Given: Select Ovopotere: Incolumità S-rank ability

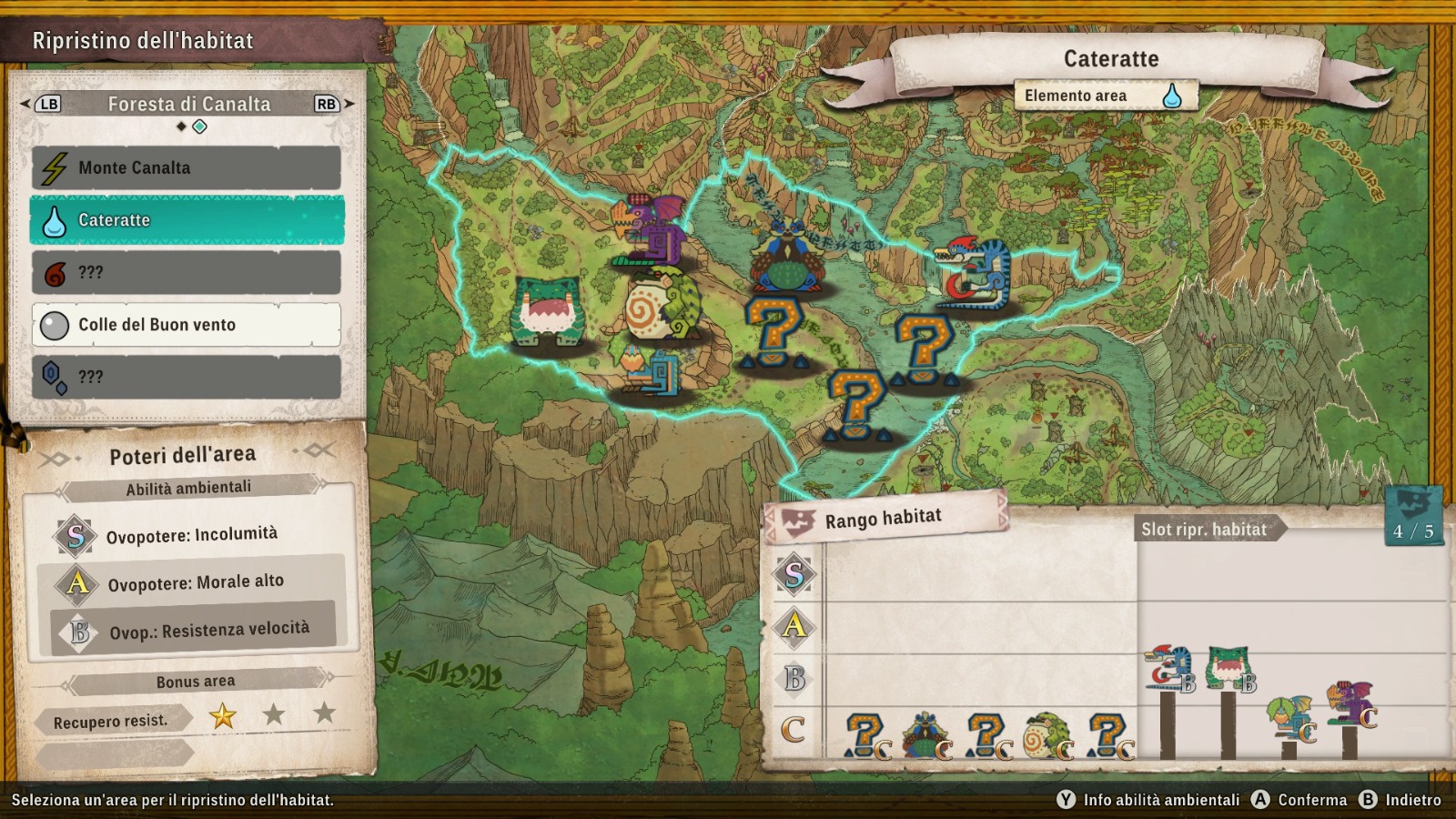Looking at the screenshot, I should (191, 535).
